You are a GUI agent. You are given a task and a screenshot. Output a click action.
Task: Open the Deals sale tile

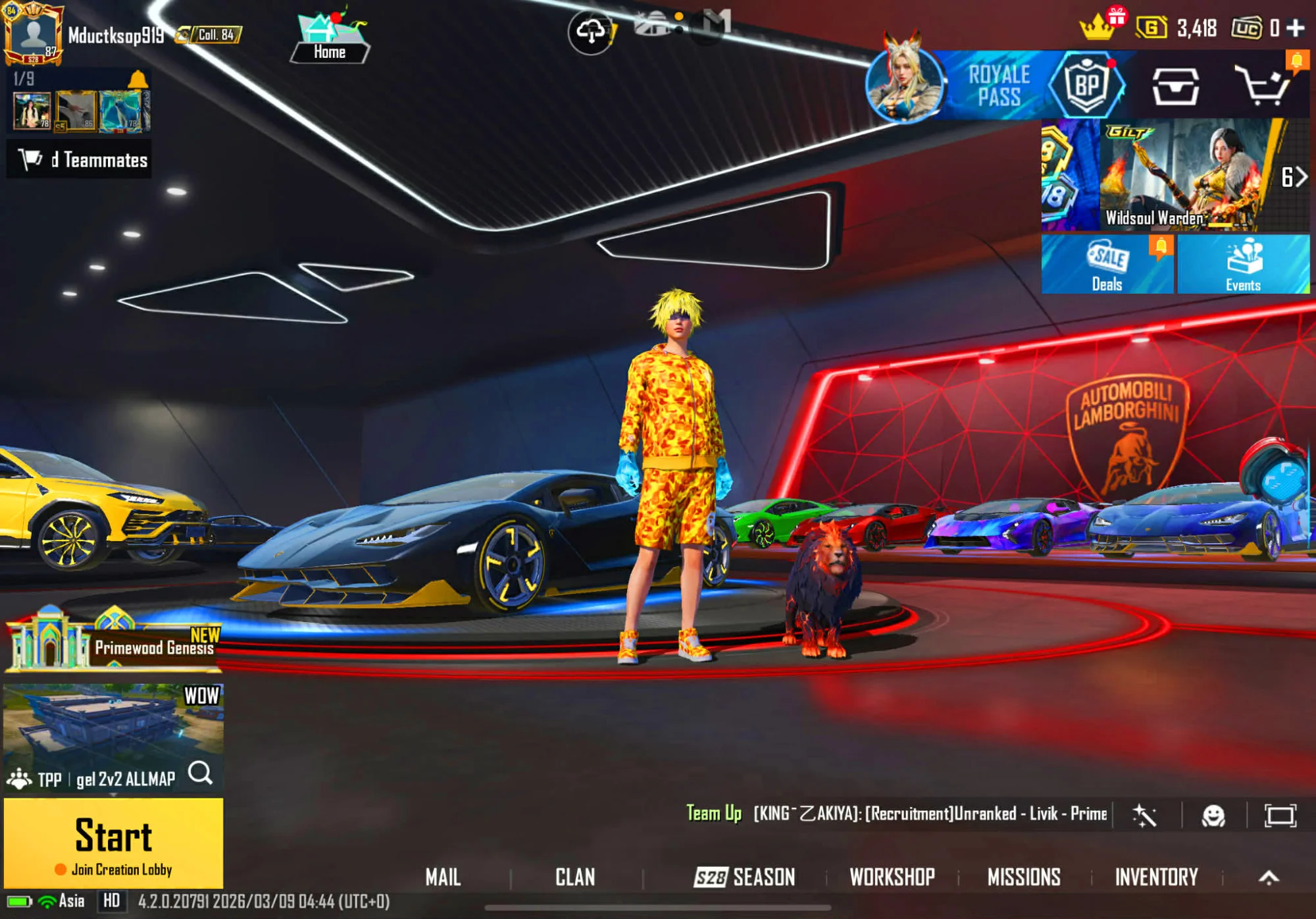1107,265
